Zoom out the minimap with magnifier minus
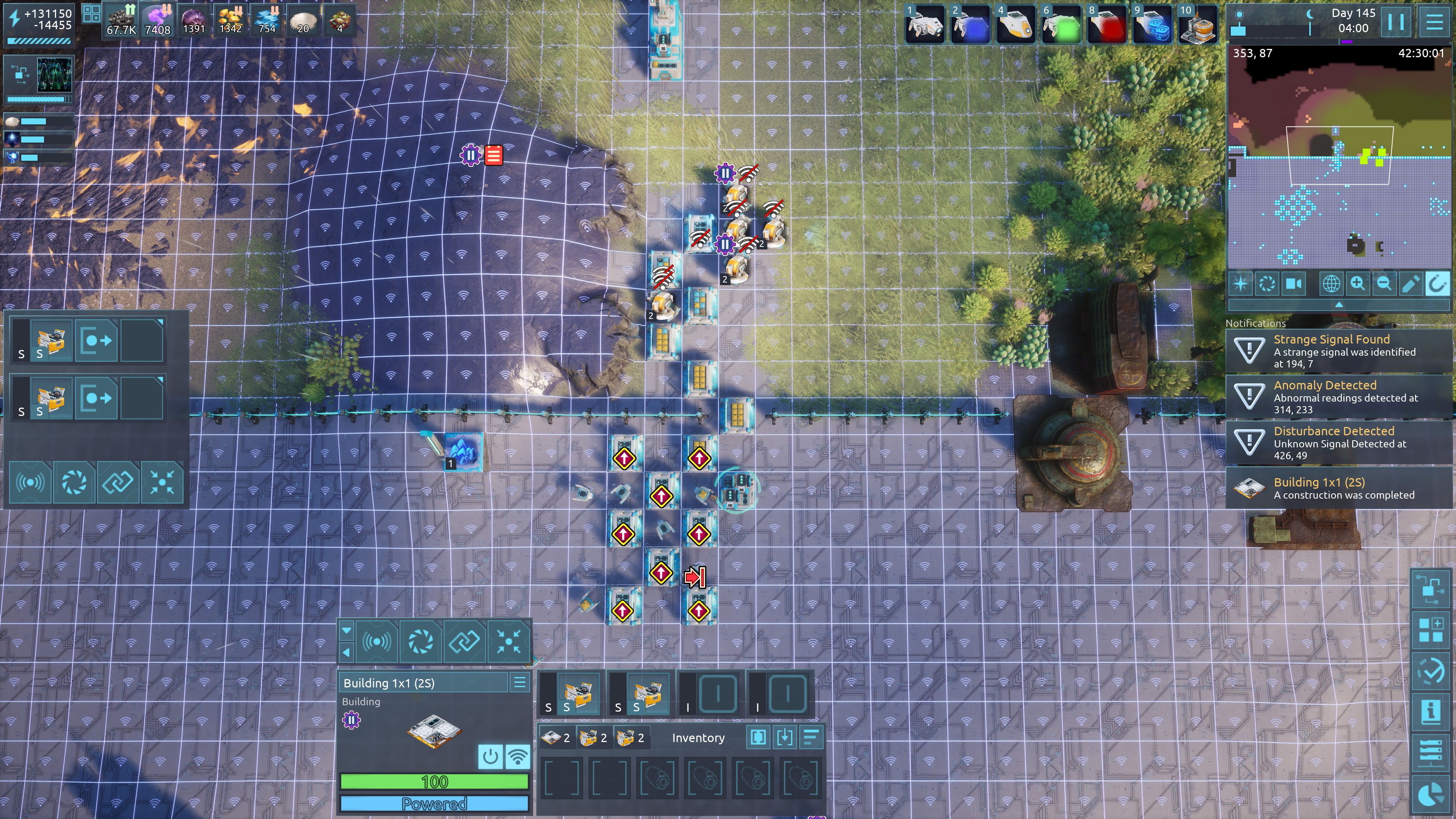1456x819 pixels. 1384,283
